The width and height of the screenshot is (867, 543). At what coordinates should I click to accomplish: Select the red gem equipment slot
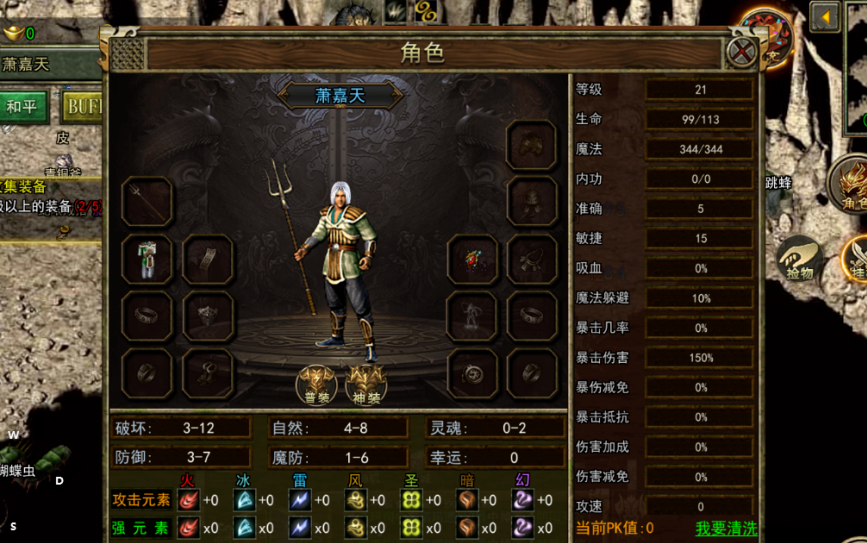point(472,259)
